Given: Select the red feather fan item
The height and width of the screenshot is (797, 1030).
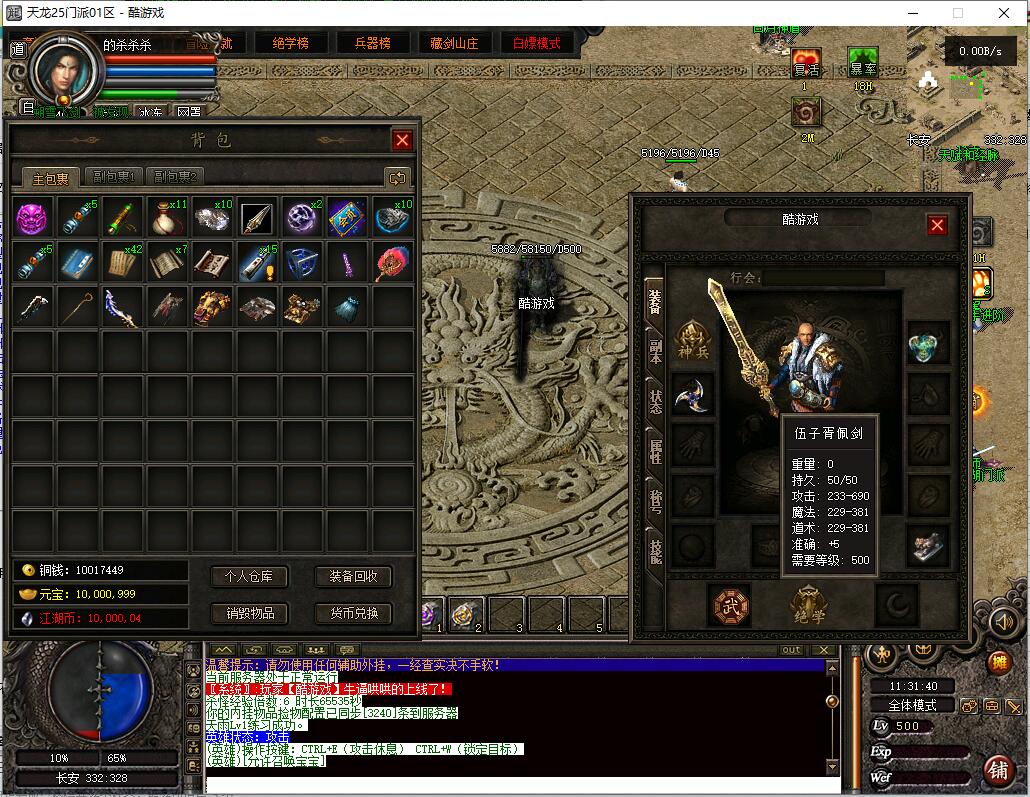Looking at the screenshot, I should point(391,263).
